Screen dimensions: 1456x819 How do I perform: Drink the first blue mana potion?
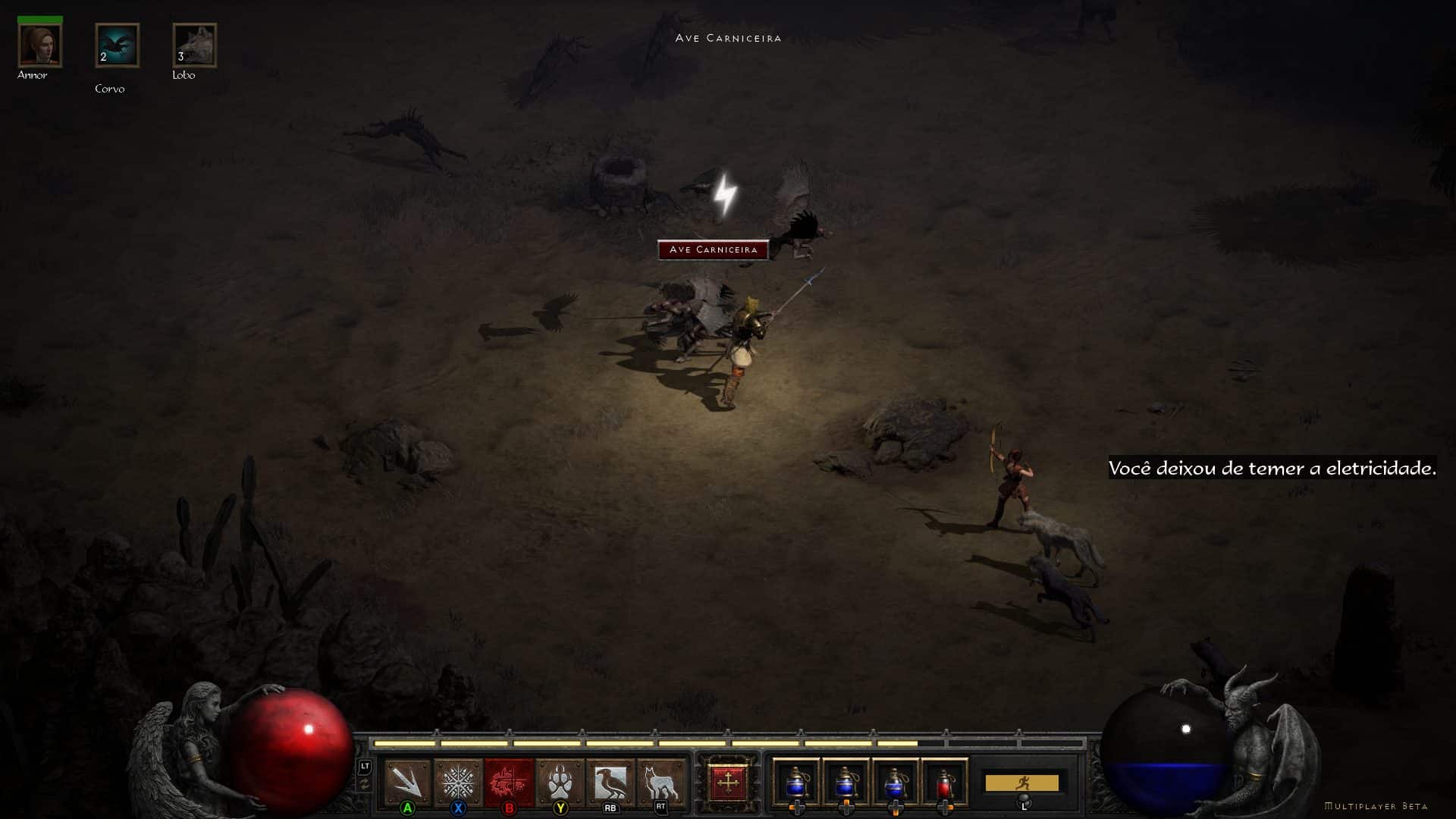pos(797,783)
